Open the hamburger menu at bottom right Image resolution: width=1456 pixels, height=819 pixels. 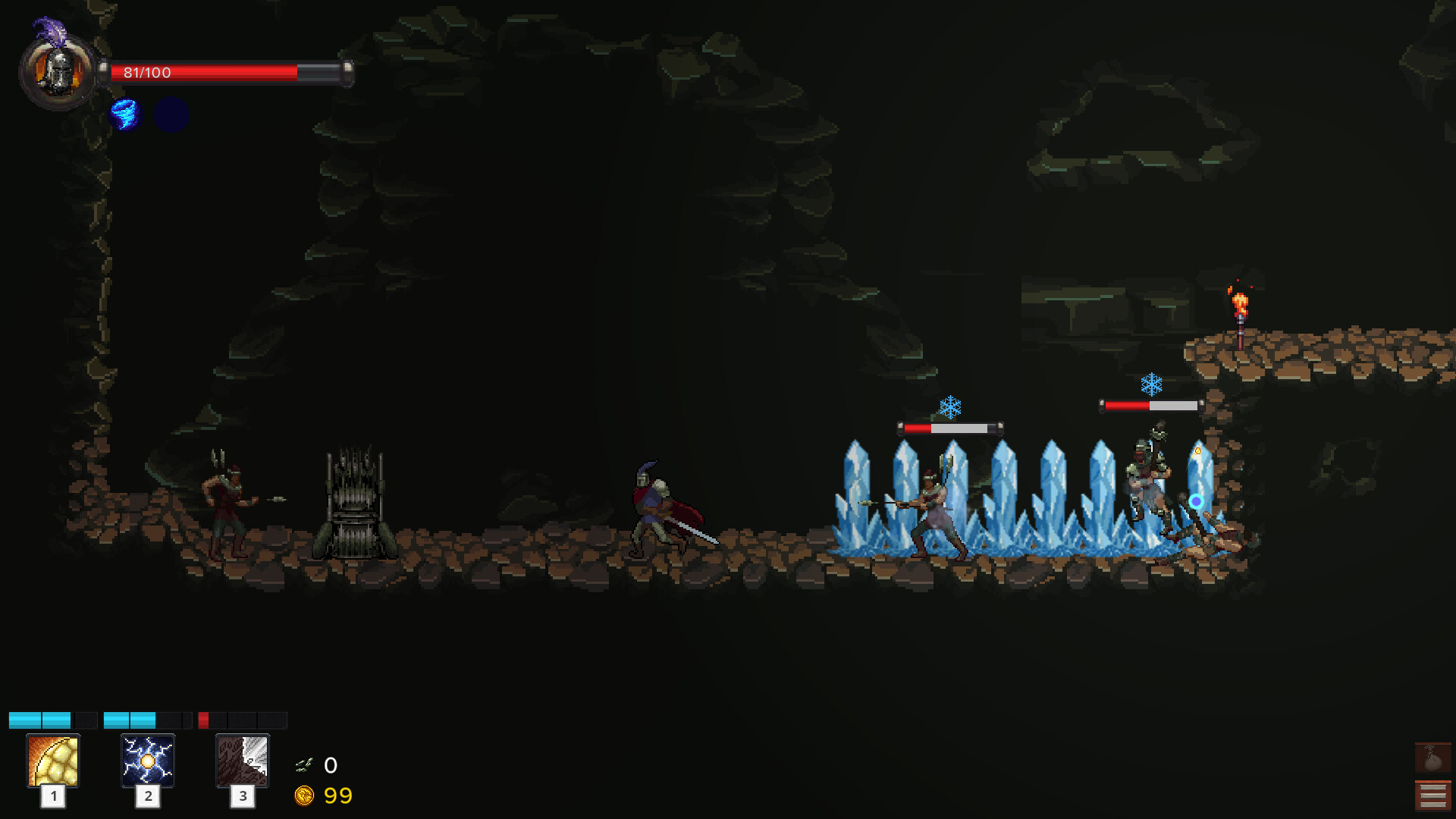(x=1432, y=794)
